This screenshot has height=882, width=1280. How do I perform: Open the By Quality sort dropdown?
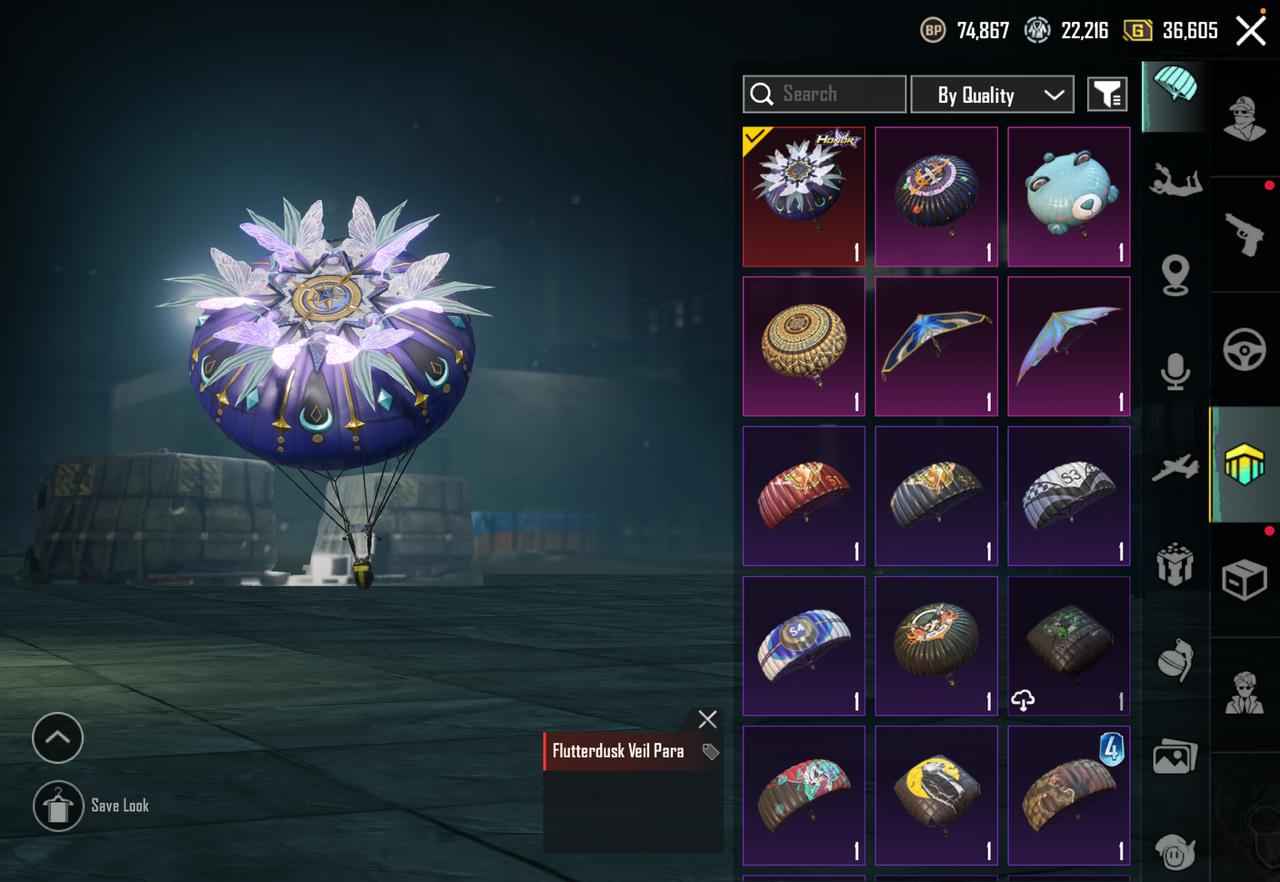[x=992, y=95]
